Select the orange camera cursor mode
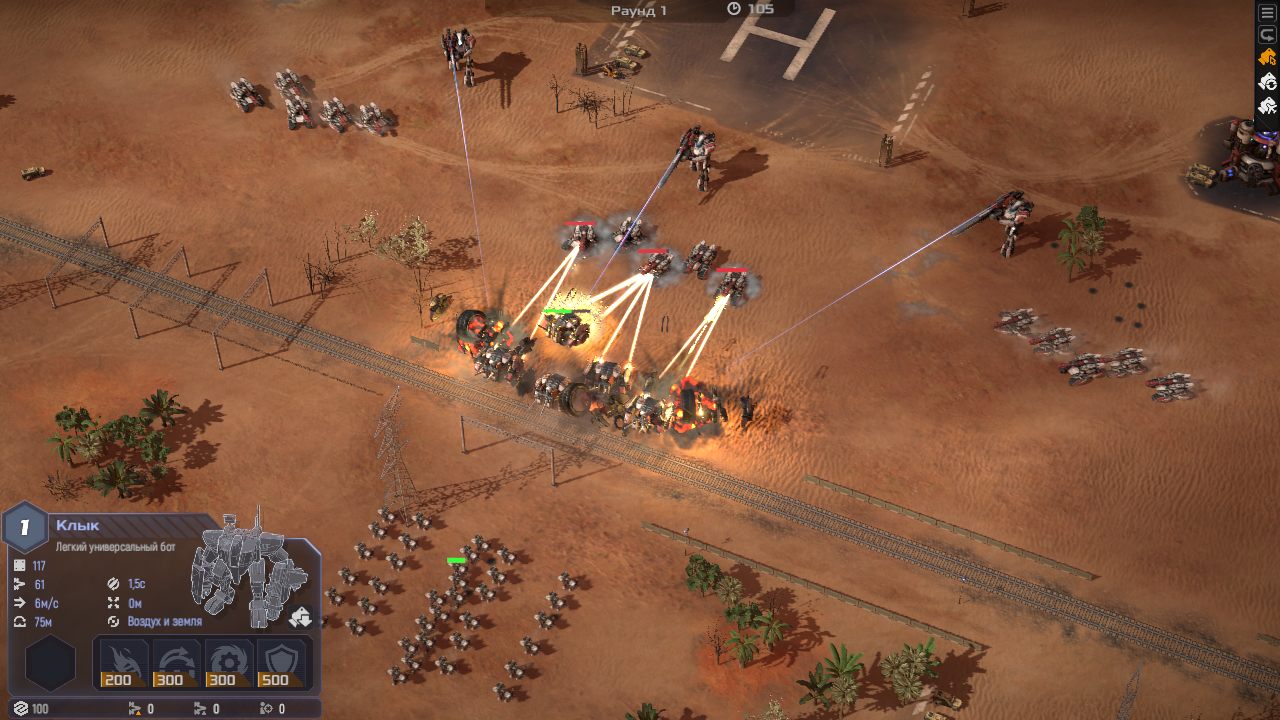 click(1268, 57)
